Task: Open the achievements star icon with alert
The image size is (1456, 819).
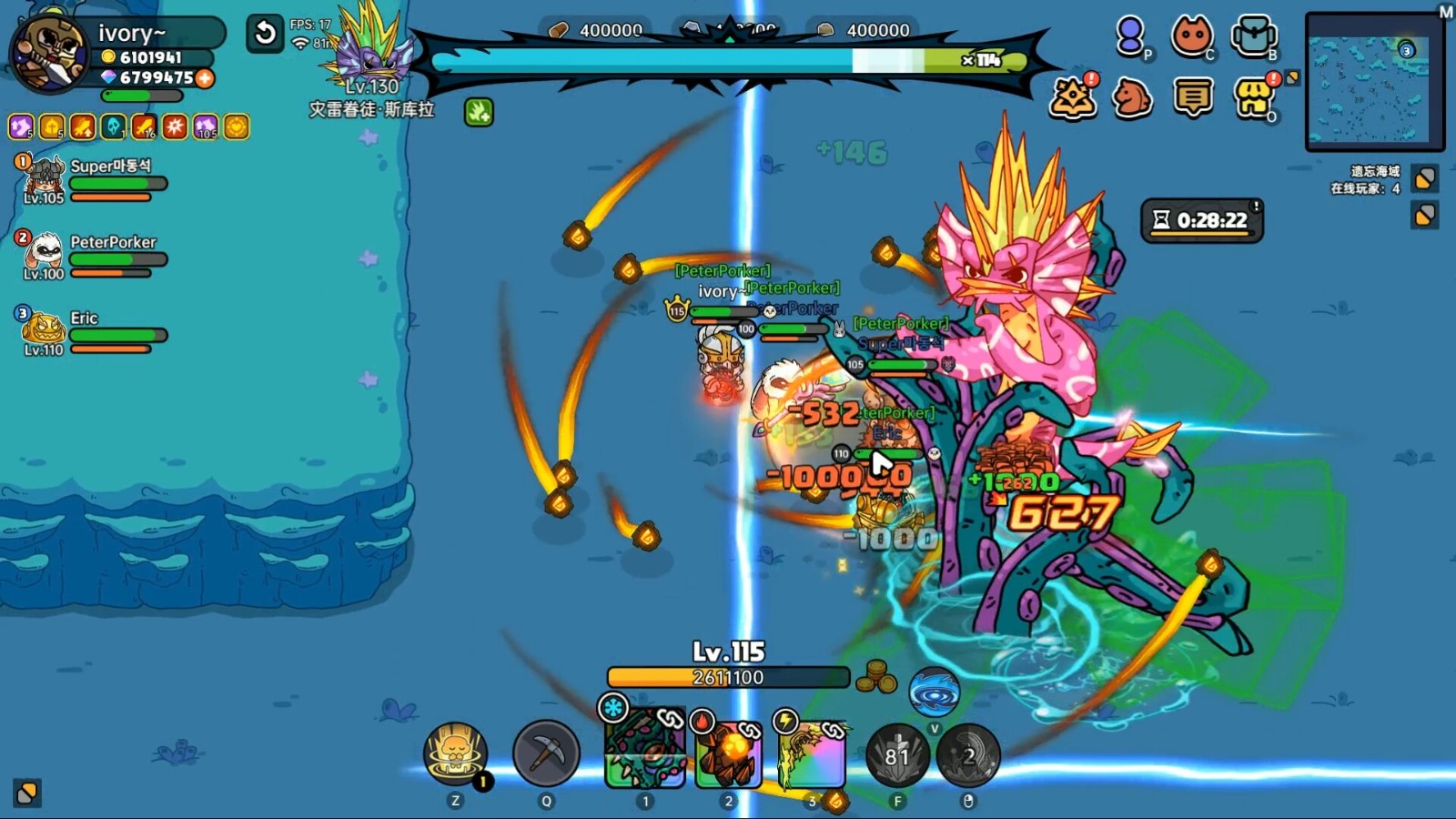Action: [1072, 98]
